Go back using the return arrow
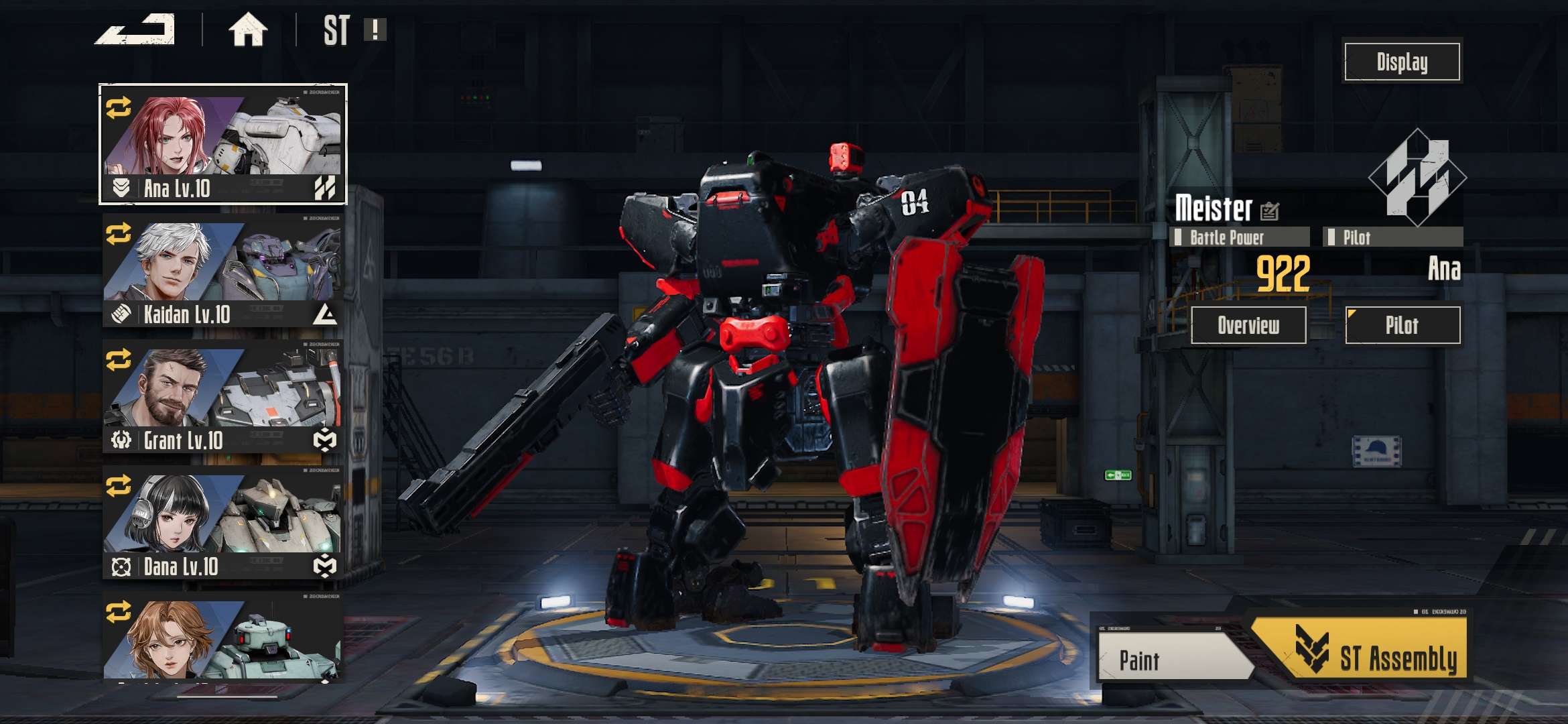1568x724 pixels. coord(136,30)
